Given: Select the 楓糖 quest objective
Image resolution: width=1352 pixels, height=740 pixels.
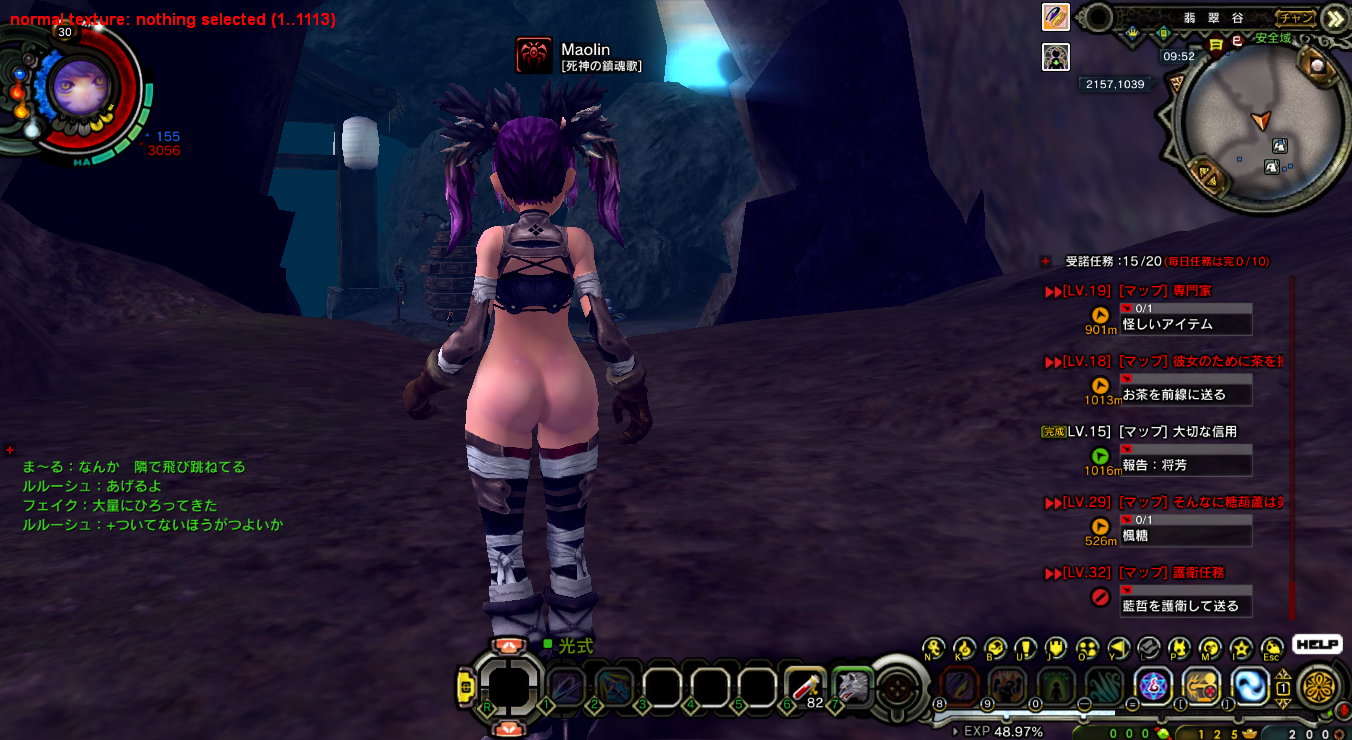Looking at the screenshot, I should coord(1186,536).
